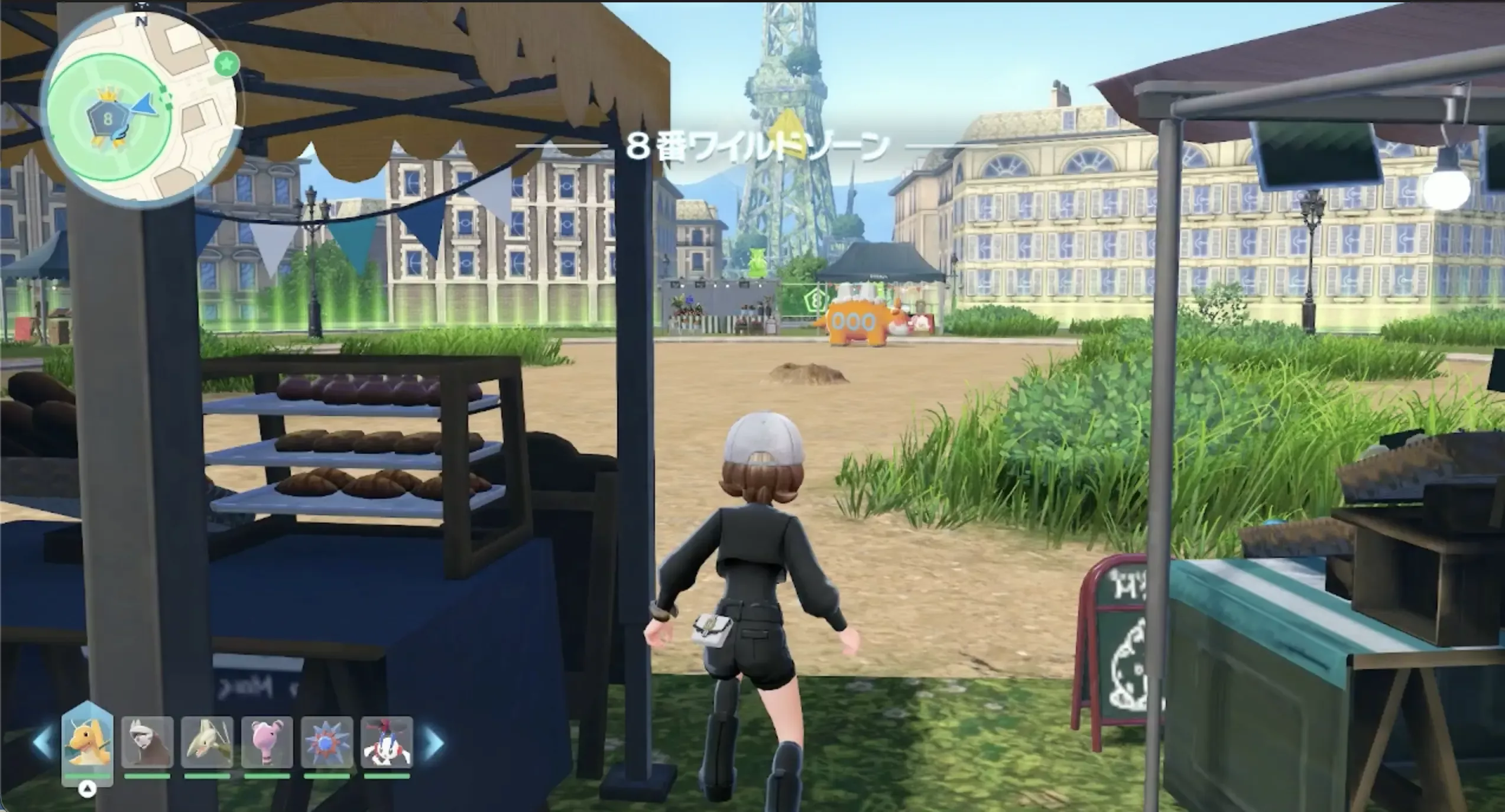Image resolution: width=1505 pixels, height=812 pixels.
Task: Click the green star marker on the minimap
Action: coord(226,65)
